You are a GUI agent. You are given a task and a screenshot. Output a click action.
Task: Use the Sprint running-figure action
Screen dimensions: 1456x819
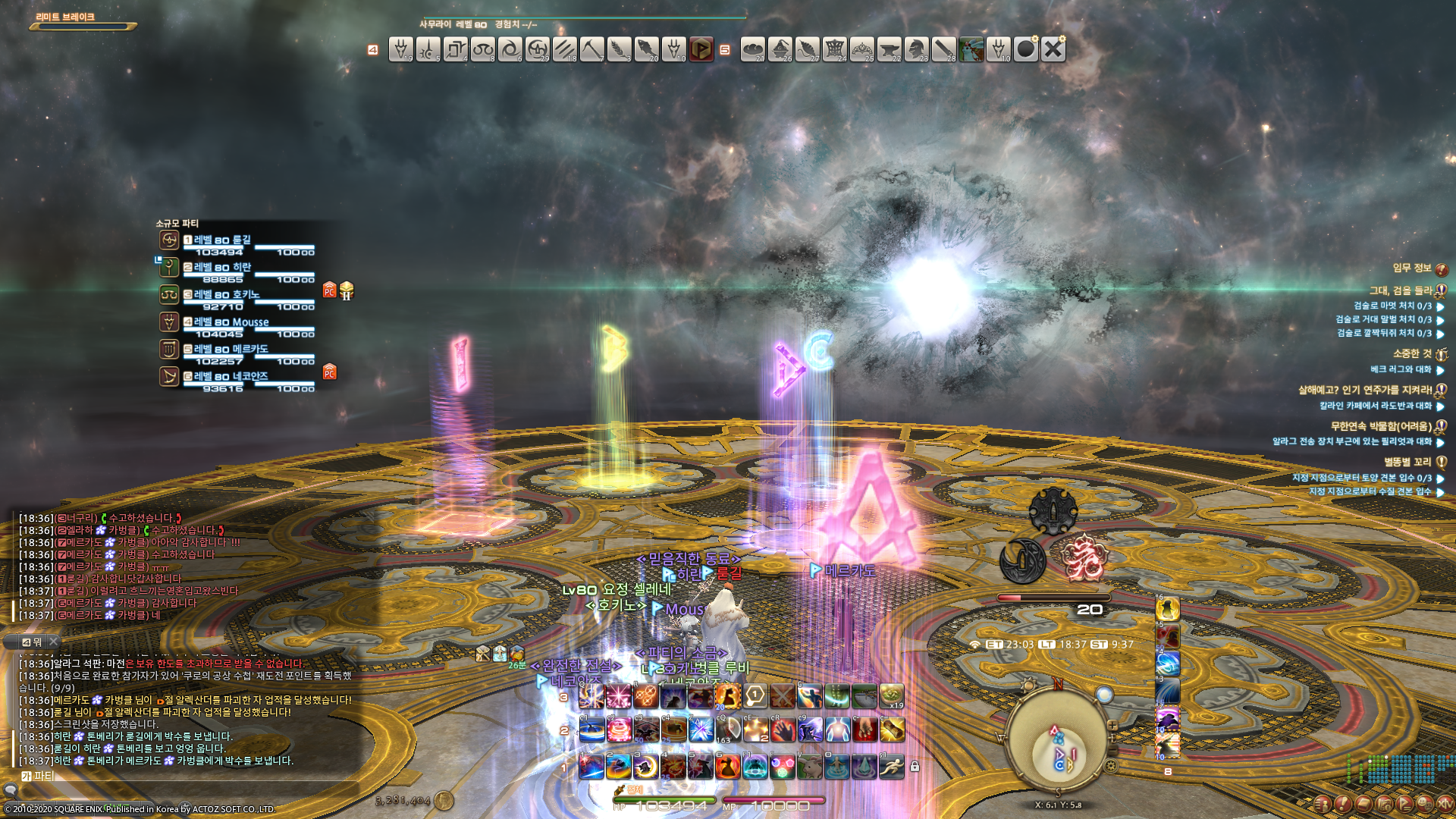pos(892,767)
